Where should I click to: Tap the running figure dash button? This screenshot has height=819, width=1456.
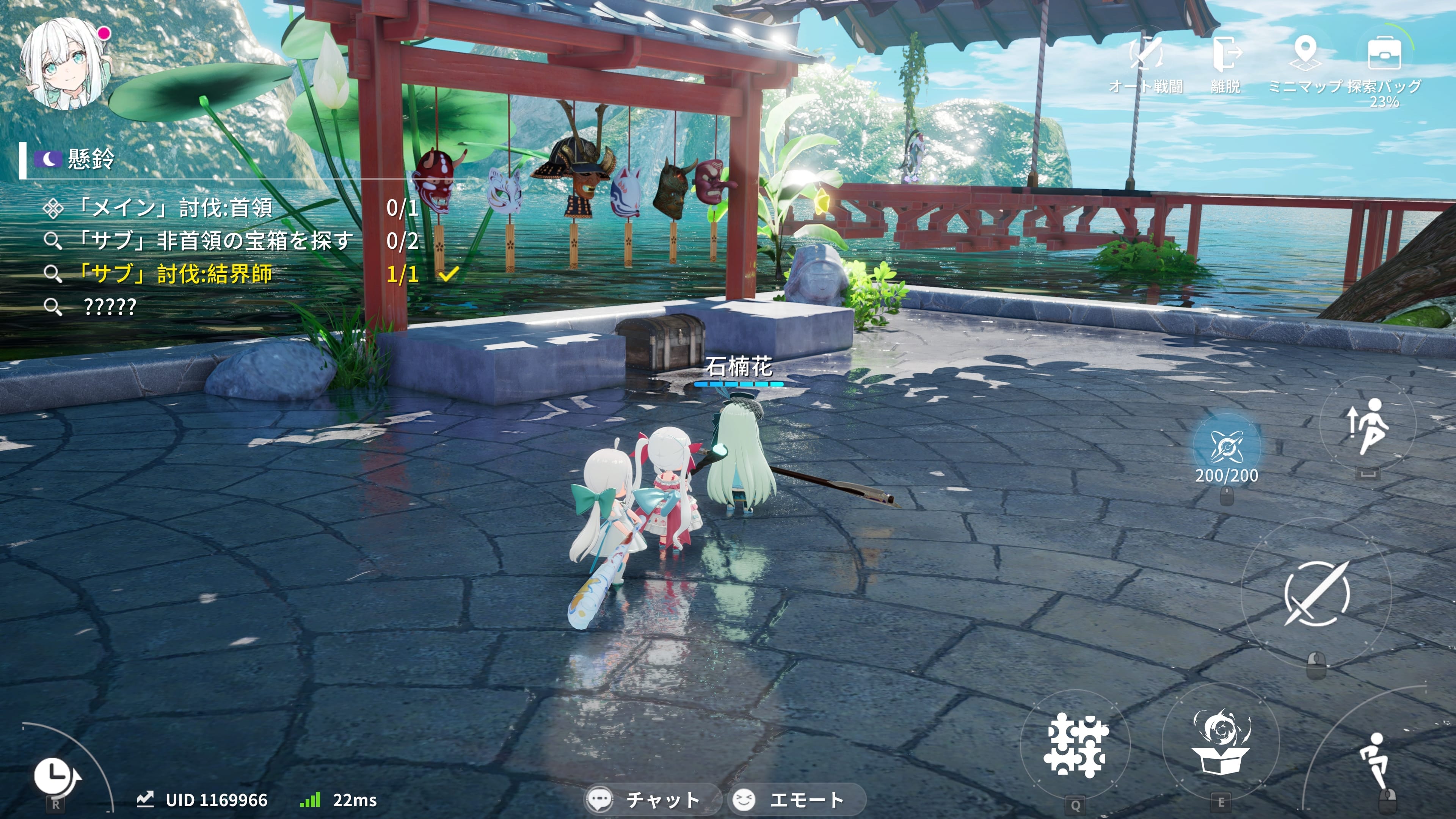(1373, 760)
